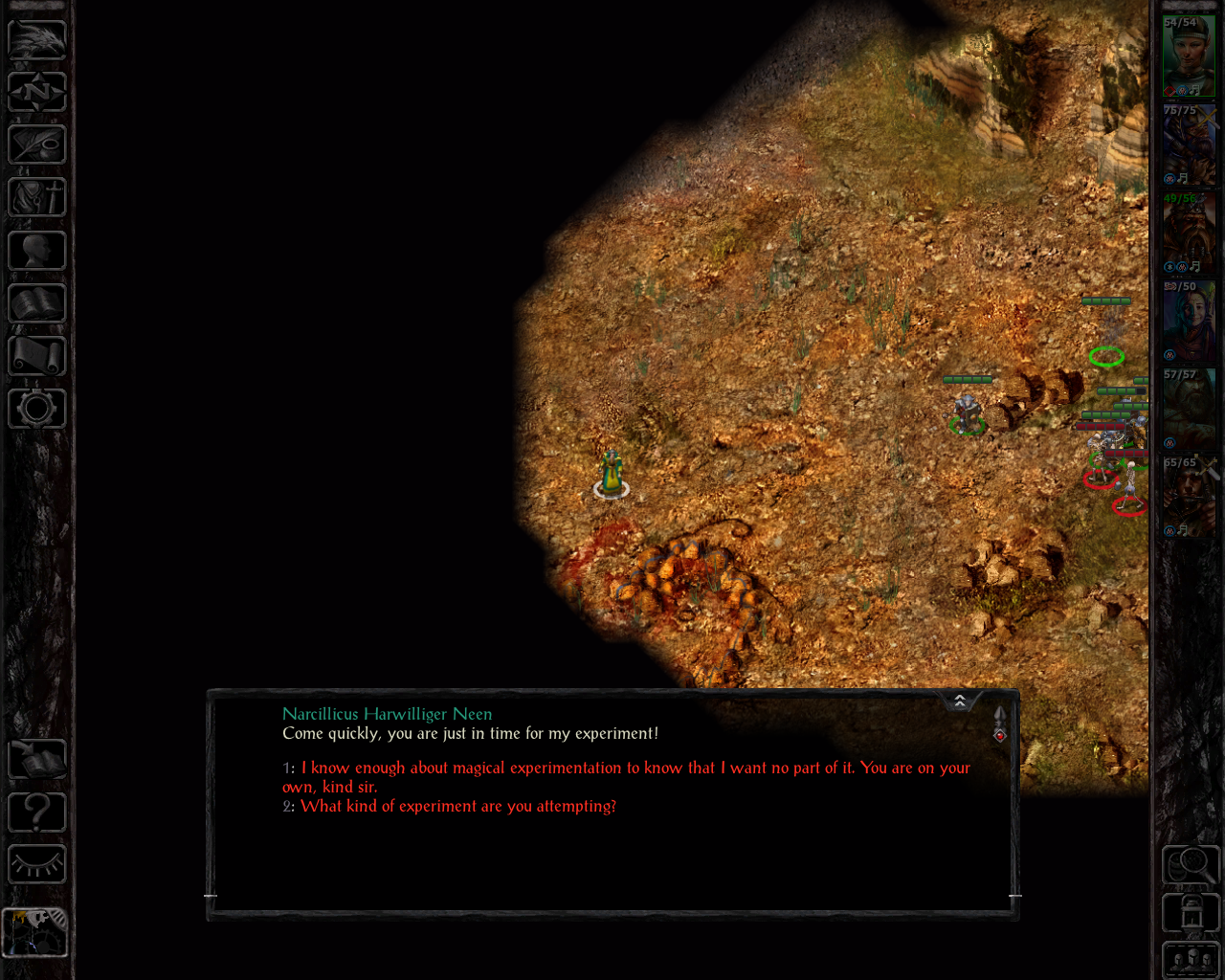
Task: Click the game clock in the sidebar
Action: point(35,932)
